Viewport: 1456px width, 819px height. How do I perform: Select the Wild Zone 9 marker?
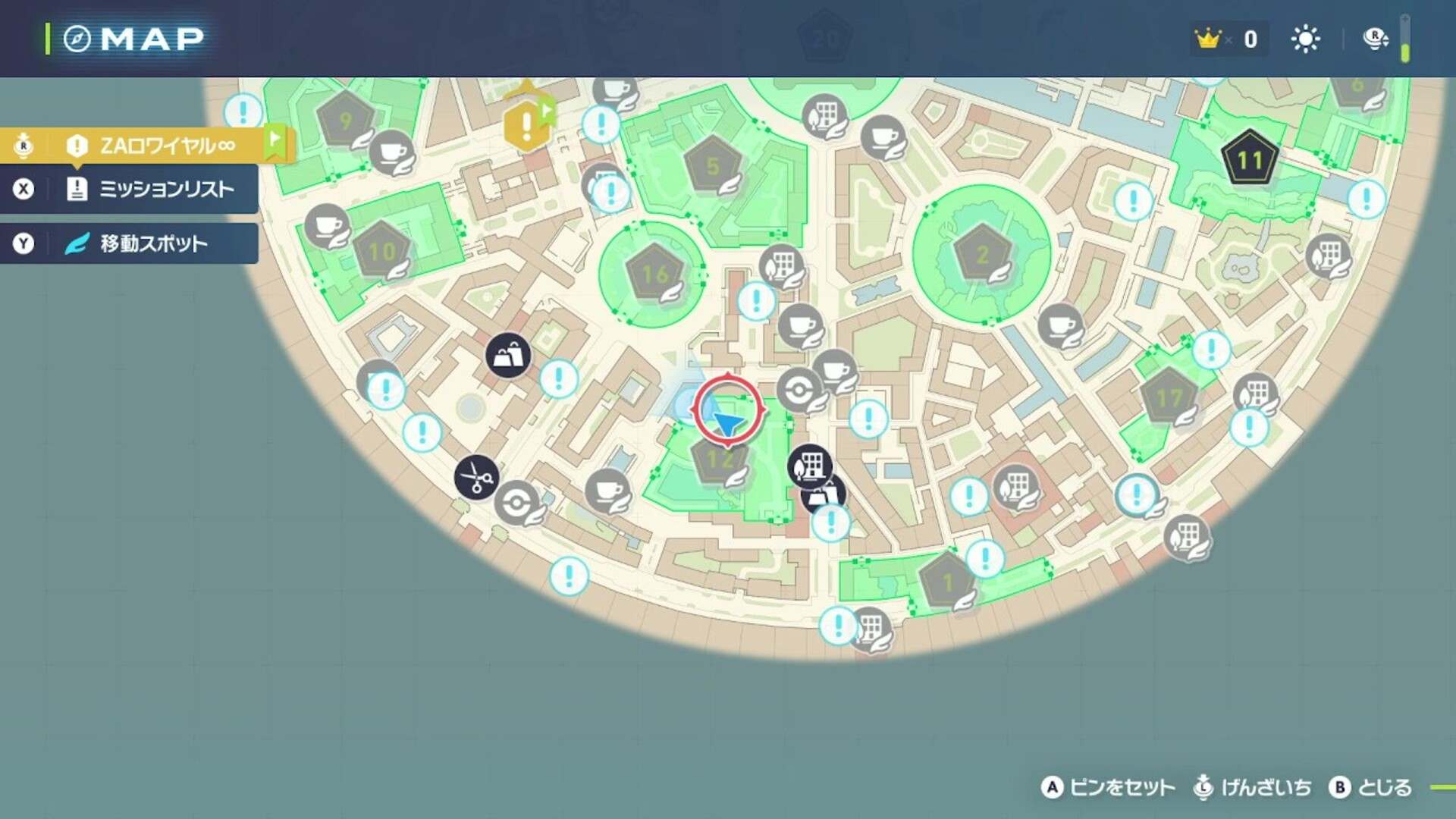coord(346,121)
